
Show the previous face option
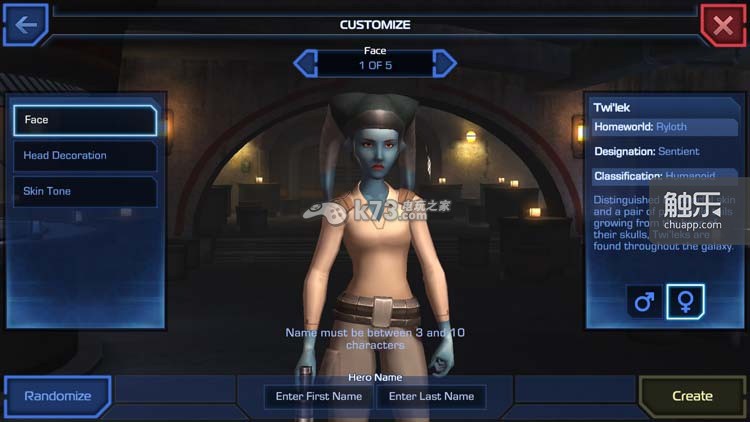305,63
